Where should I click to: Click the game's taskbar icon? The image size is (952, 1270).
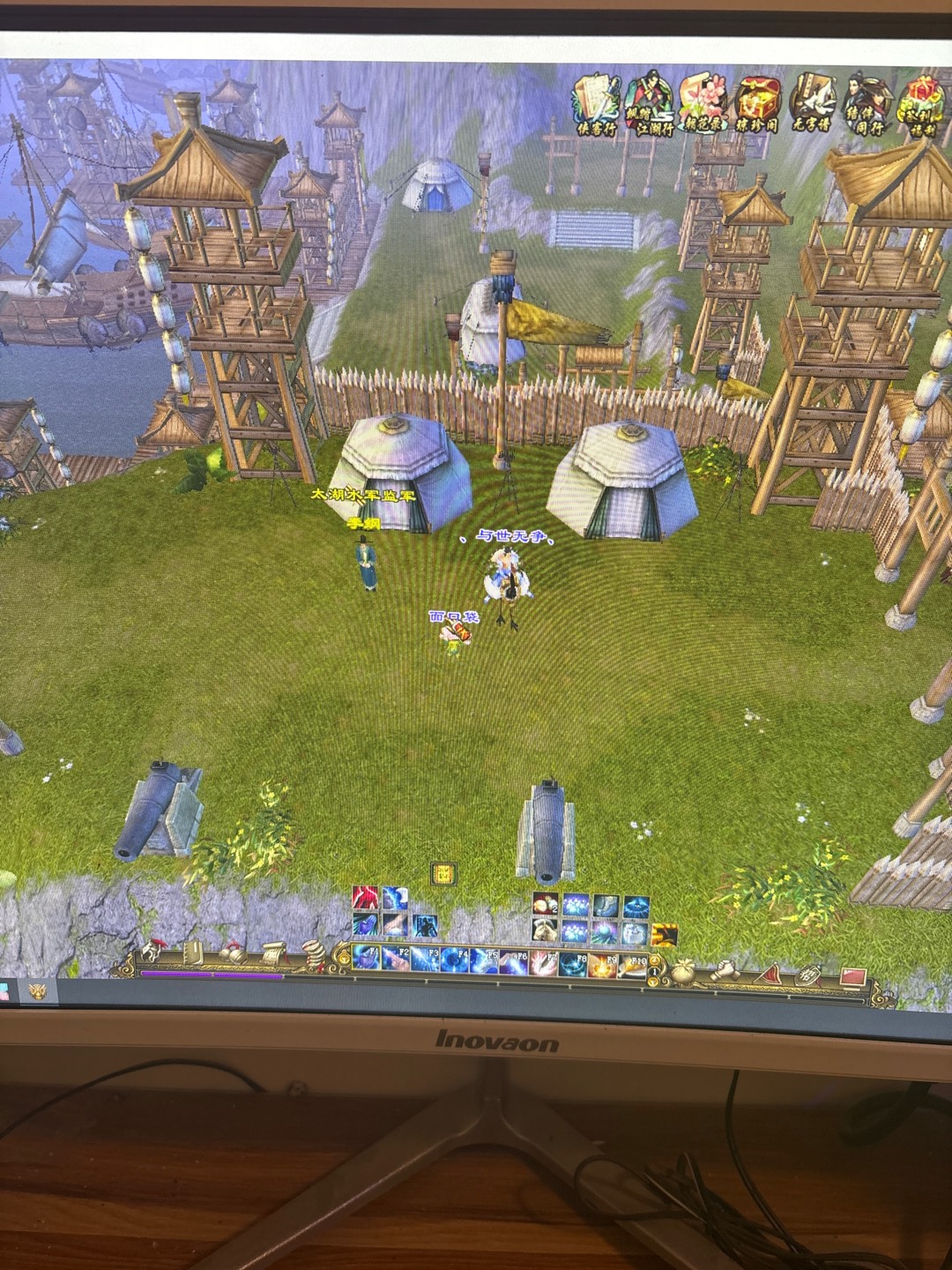click(37, 991)
